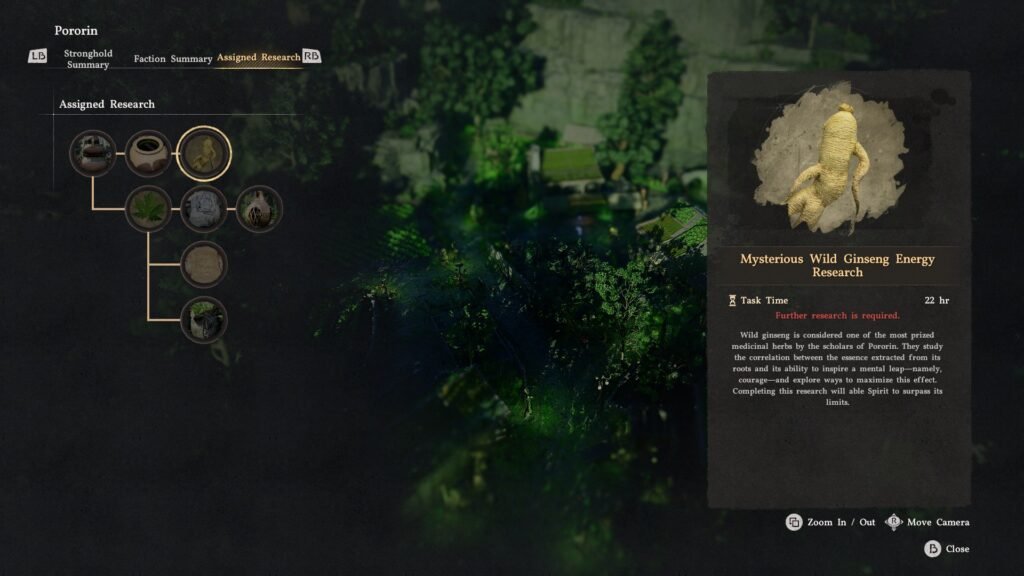Open the bottom research node in the tree
The image size is (1024, 576).
pyautogui.click(x=204, y=320)
